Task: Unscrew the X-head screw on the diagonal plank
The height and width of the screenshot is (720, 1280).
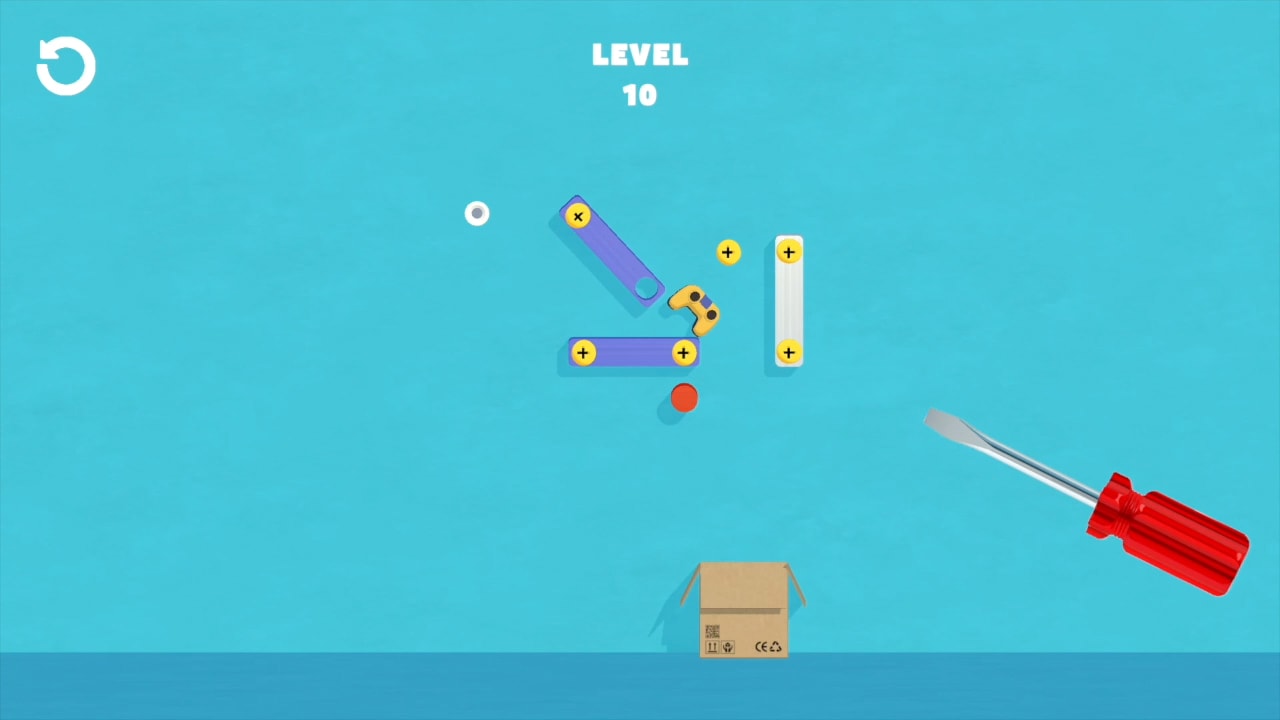Action: coord(578,216)
